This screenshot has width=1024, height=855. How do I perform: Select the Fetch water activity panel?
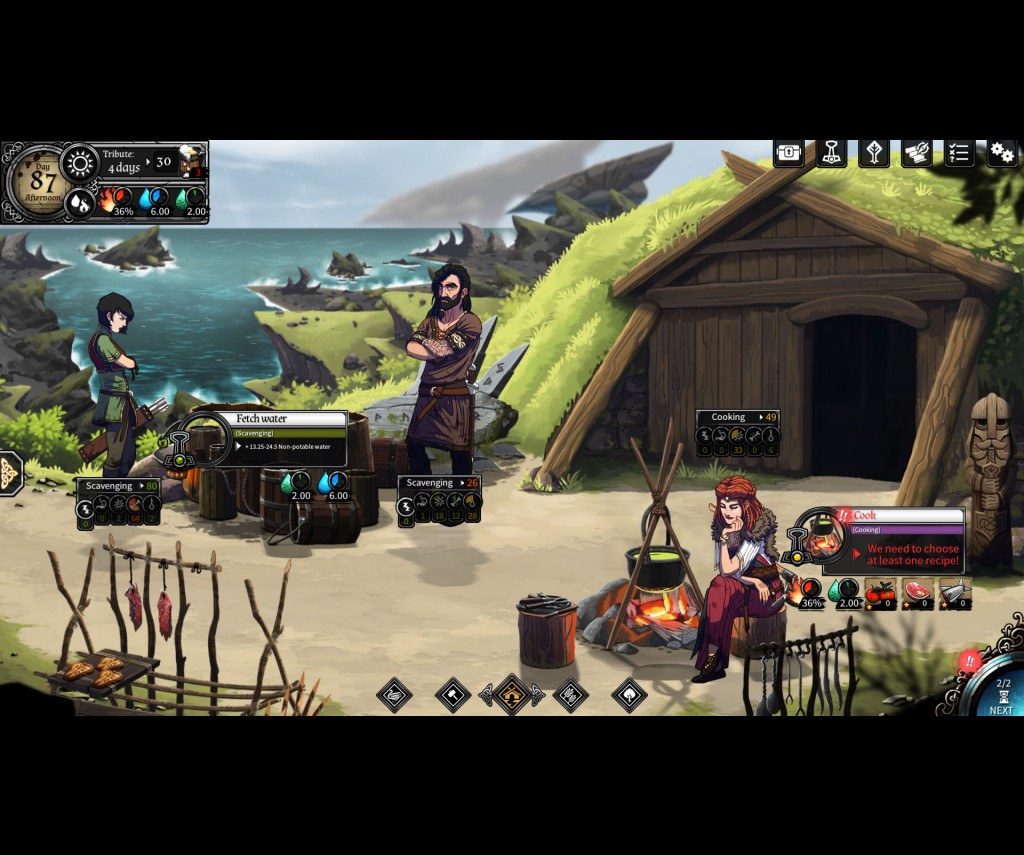coord(289,438)
